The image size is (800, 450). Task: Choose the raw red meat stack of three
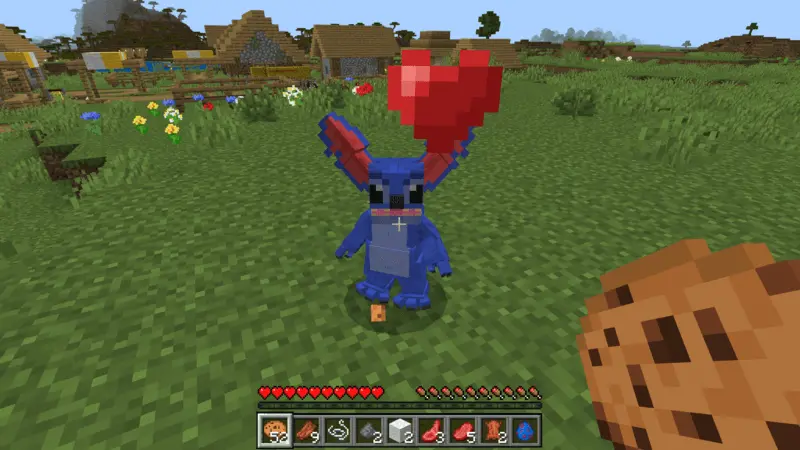point(432,430)
